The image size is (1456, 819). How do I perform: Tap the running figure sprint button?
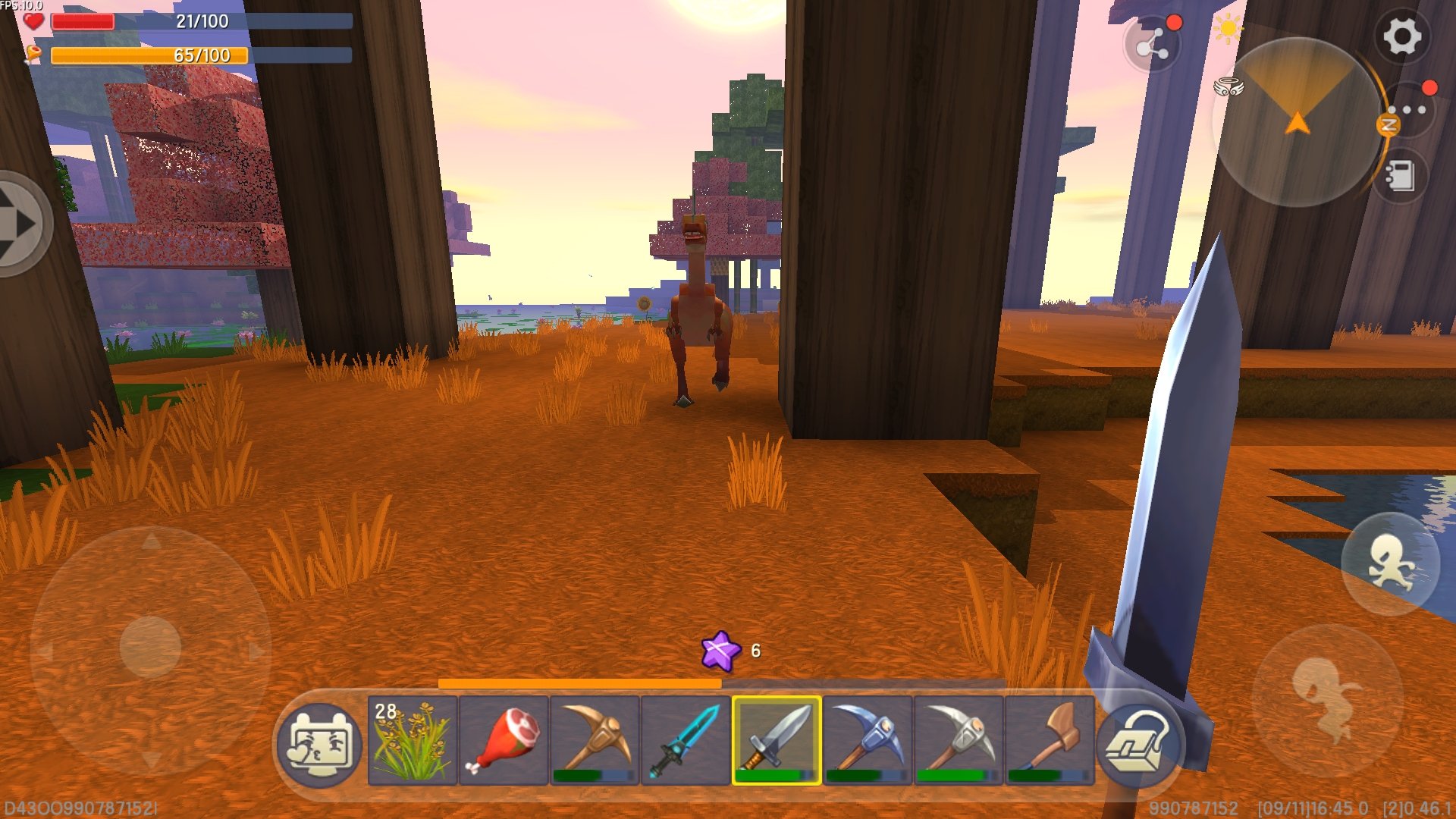(x=1390, y=563)
